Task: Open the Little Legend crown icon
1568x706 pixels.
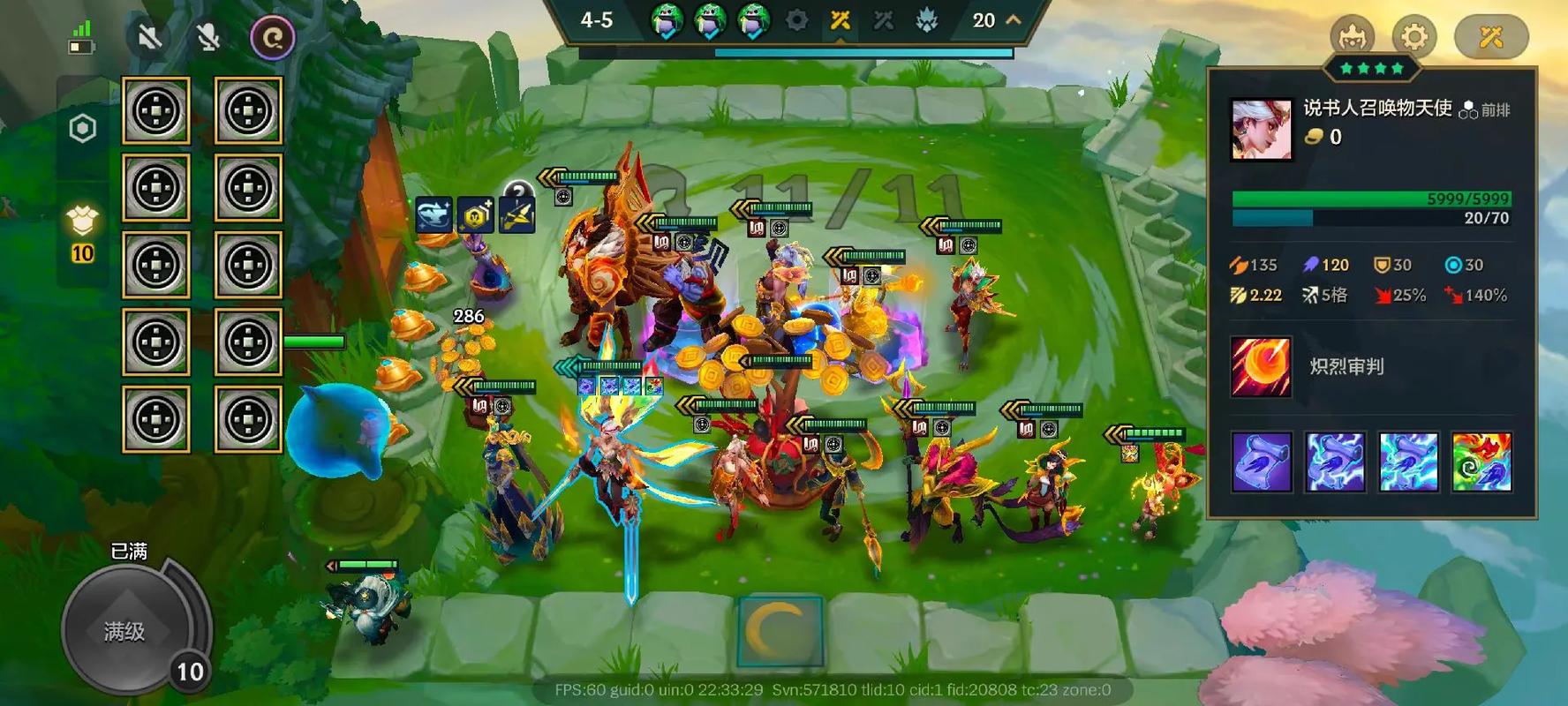Action: click(1352, 37)
